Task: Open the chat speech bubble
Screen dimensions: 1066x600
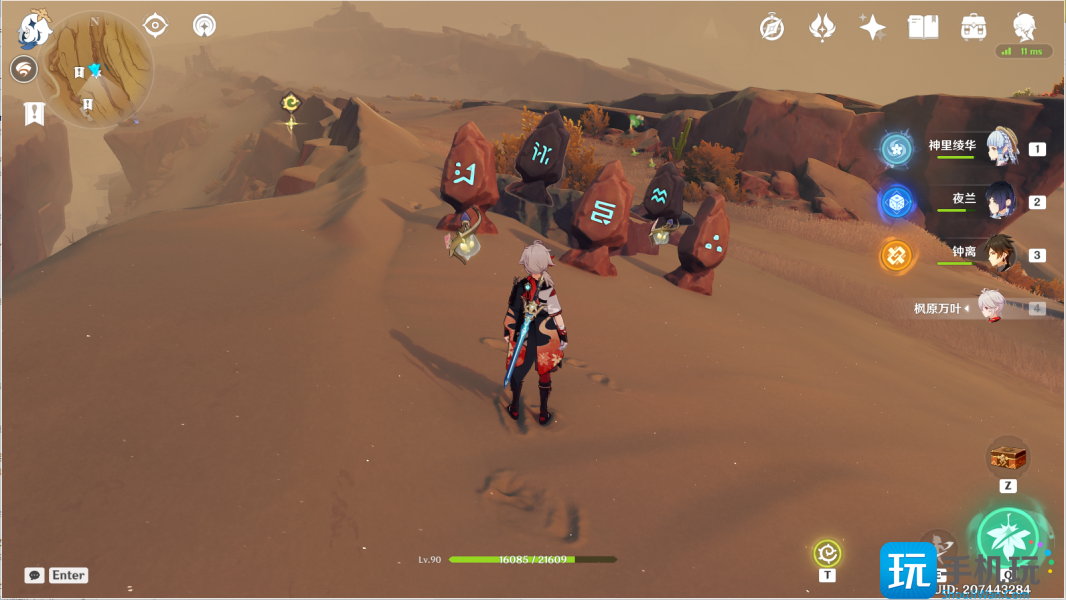Action: click(34, 575)
